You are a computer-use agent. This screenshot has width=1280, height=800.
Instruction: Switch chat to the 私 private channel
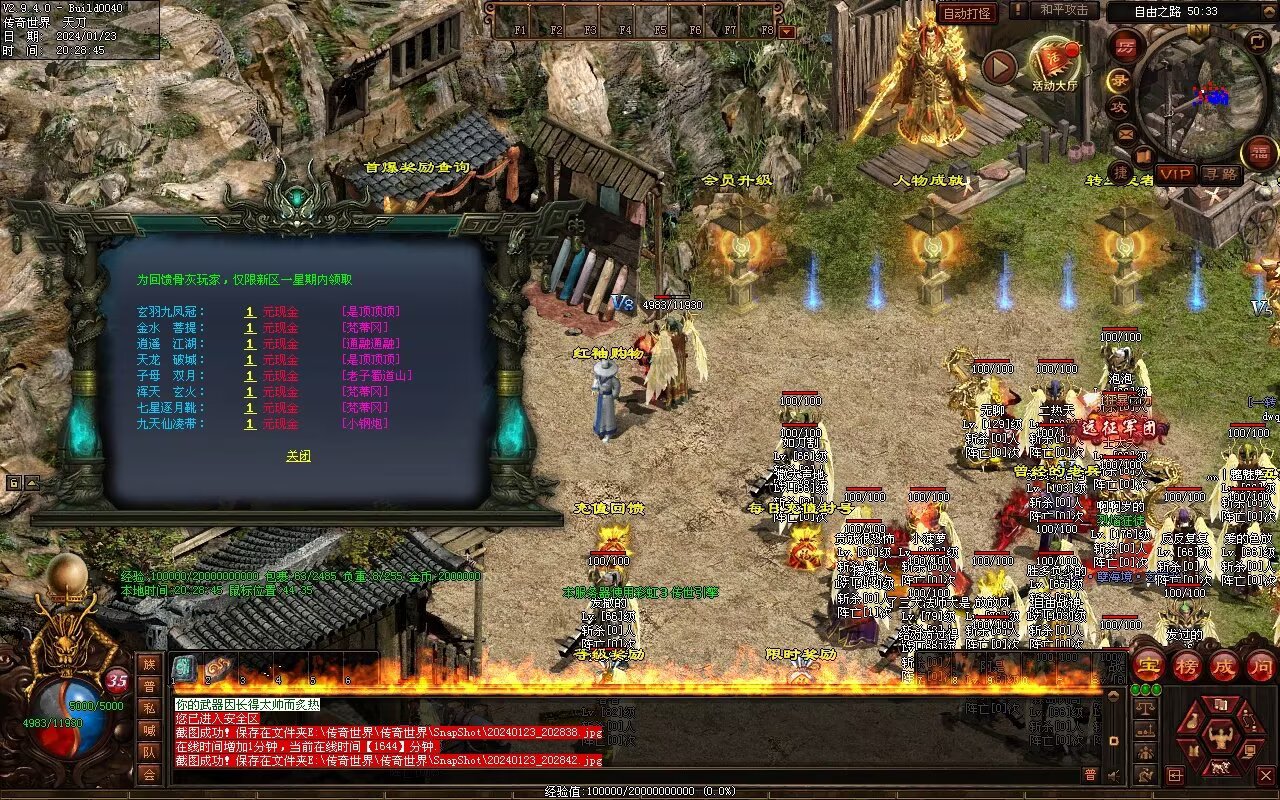[x=149, y=708]
